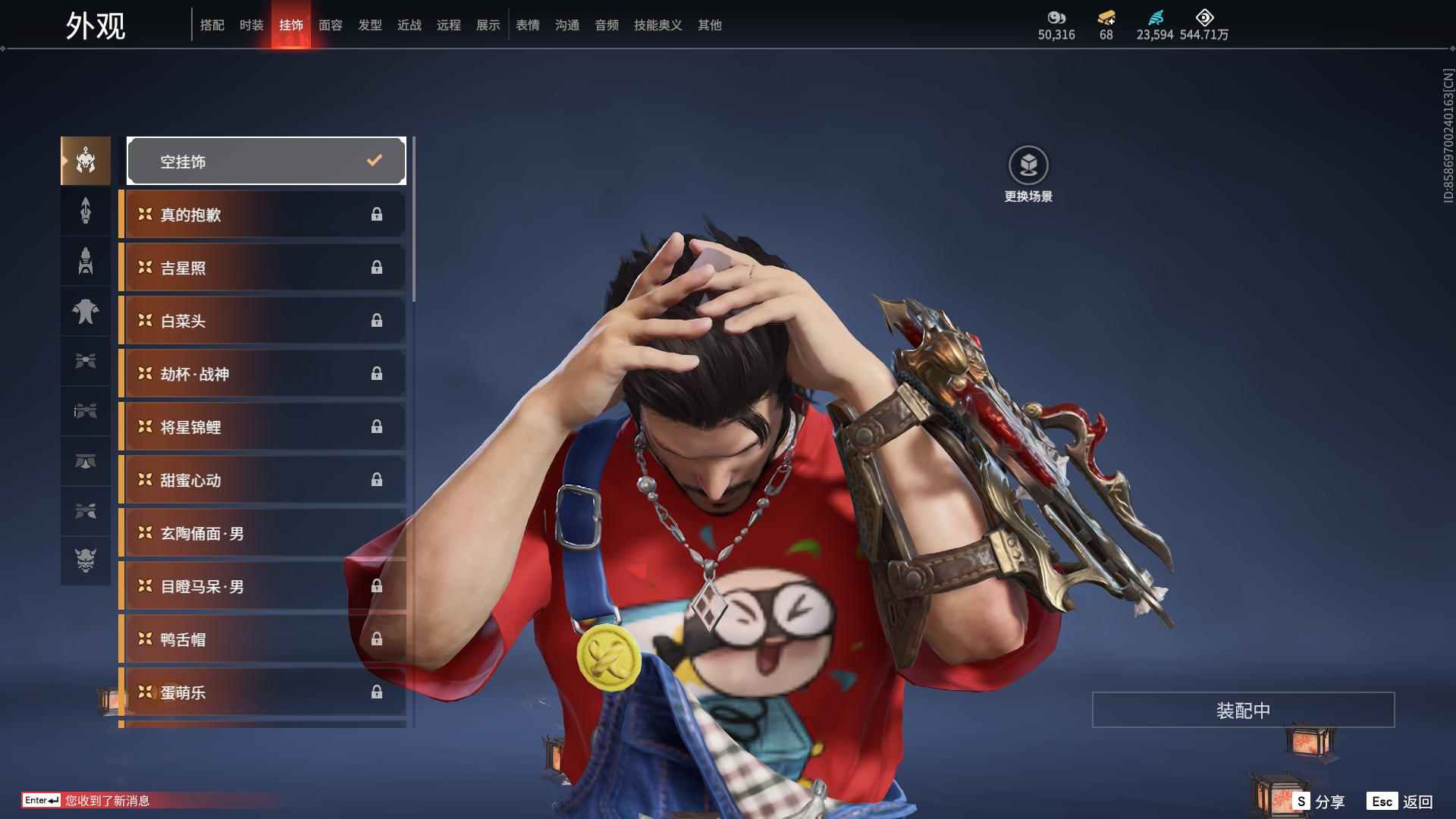This screenshot has height=819, width=1456.
Task: Select the highlighted mask pendant category icon
Action: (86, 160)
